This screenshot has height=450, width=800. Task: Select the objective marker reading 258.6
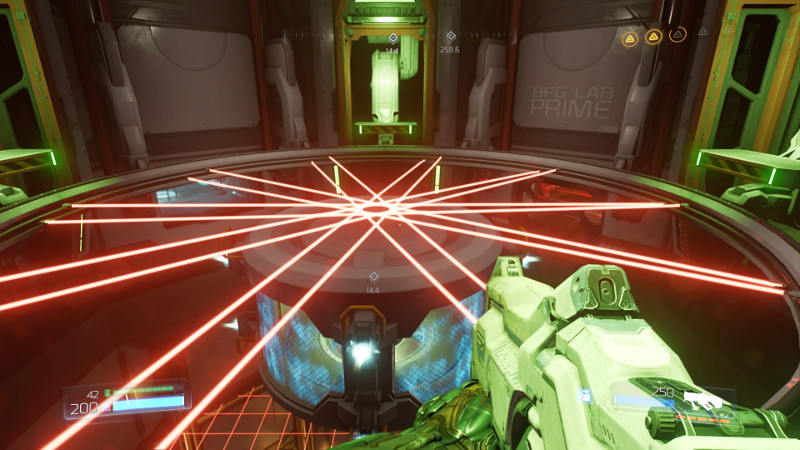coord(450,36)
